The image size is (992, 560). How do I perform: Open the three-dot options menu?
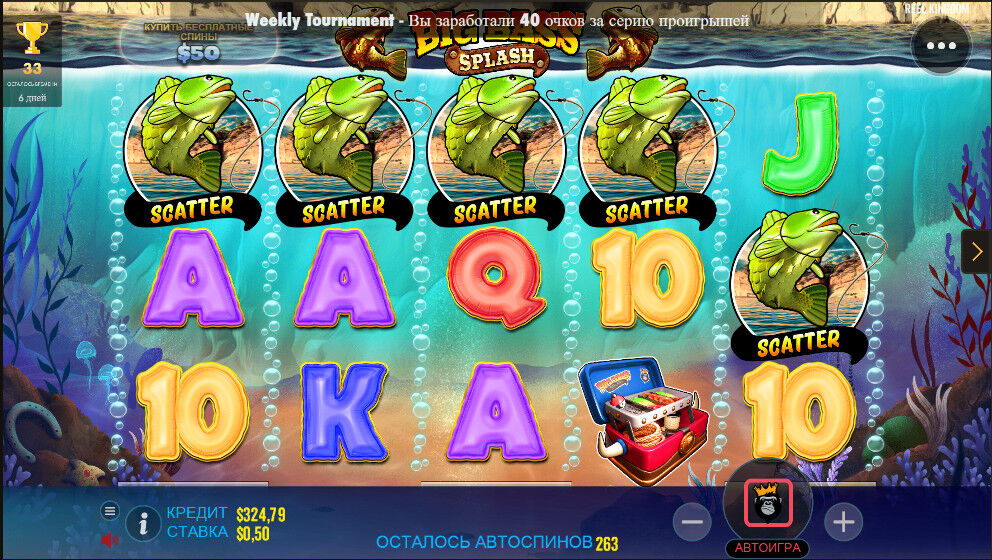(941, 46)
